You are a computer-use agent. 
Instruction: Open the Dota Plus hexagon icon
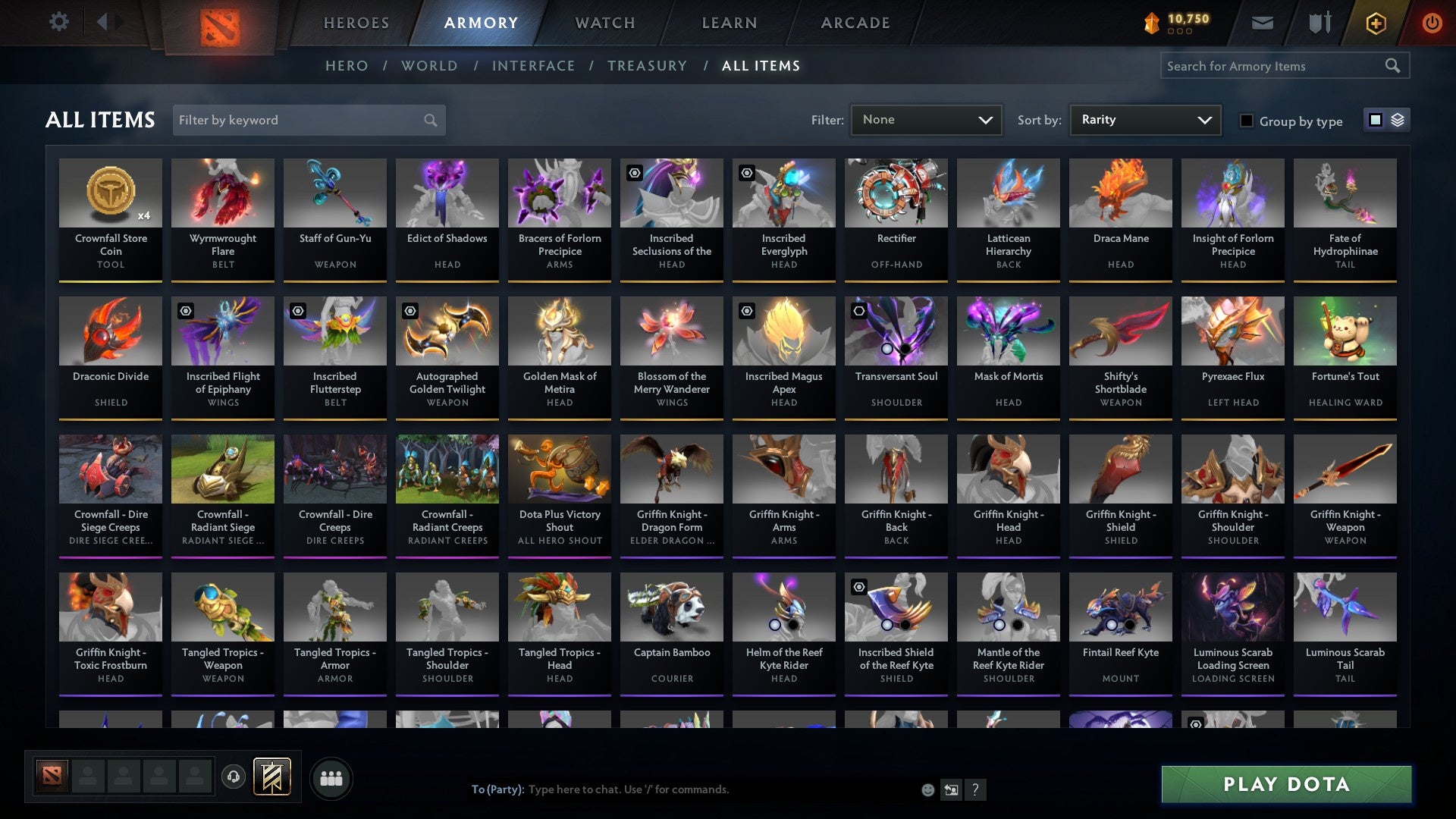click(1375, 23)
